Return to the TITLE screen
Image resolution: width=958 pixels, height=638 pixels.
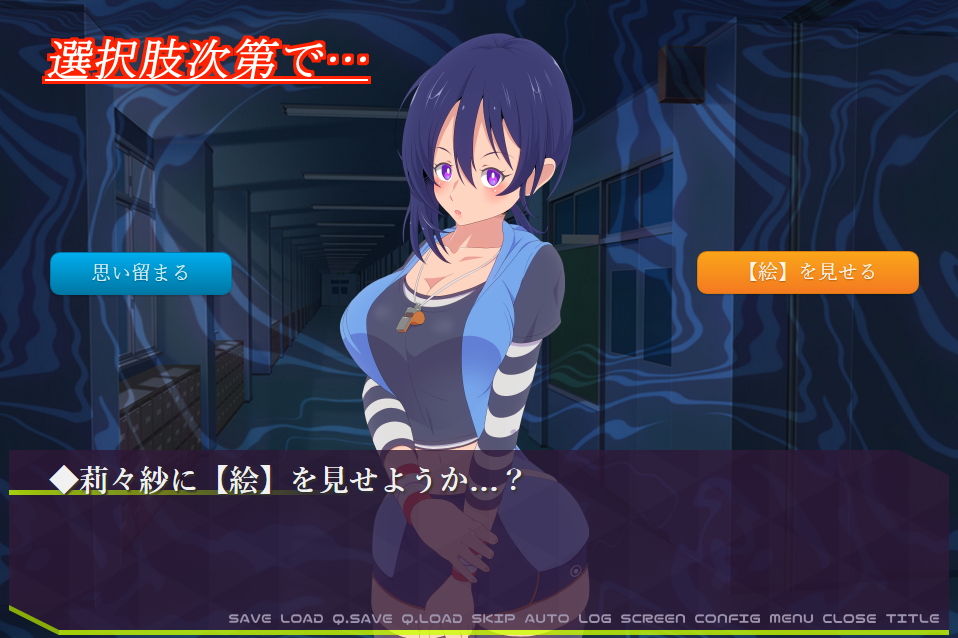[x=911, y=618]
